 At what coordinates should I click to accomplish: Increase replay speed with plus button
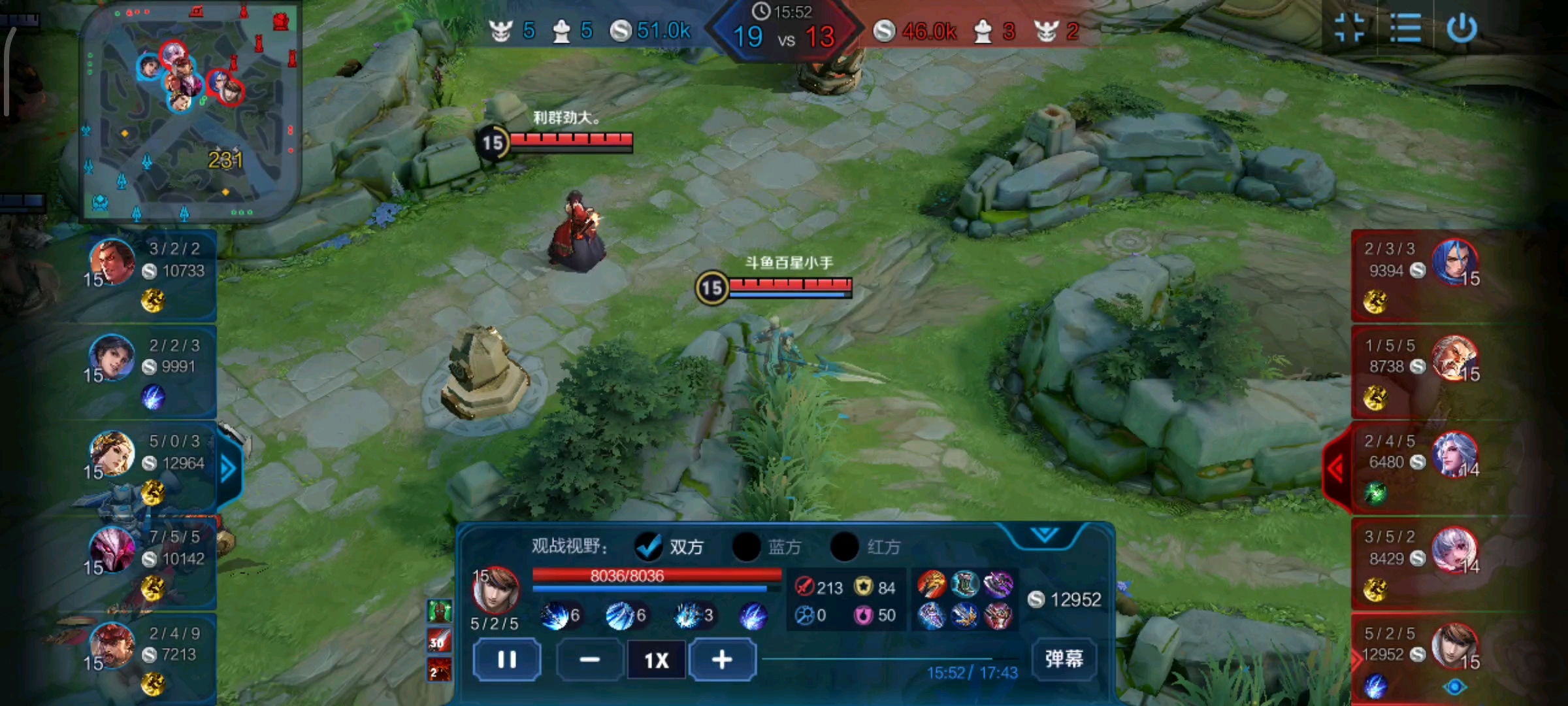[722, 660]
